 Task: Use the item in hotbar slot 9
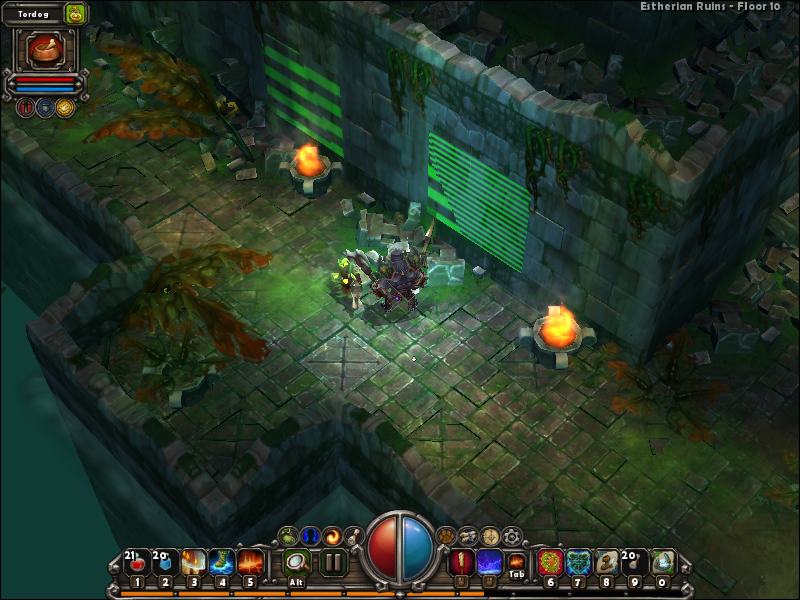635,563
